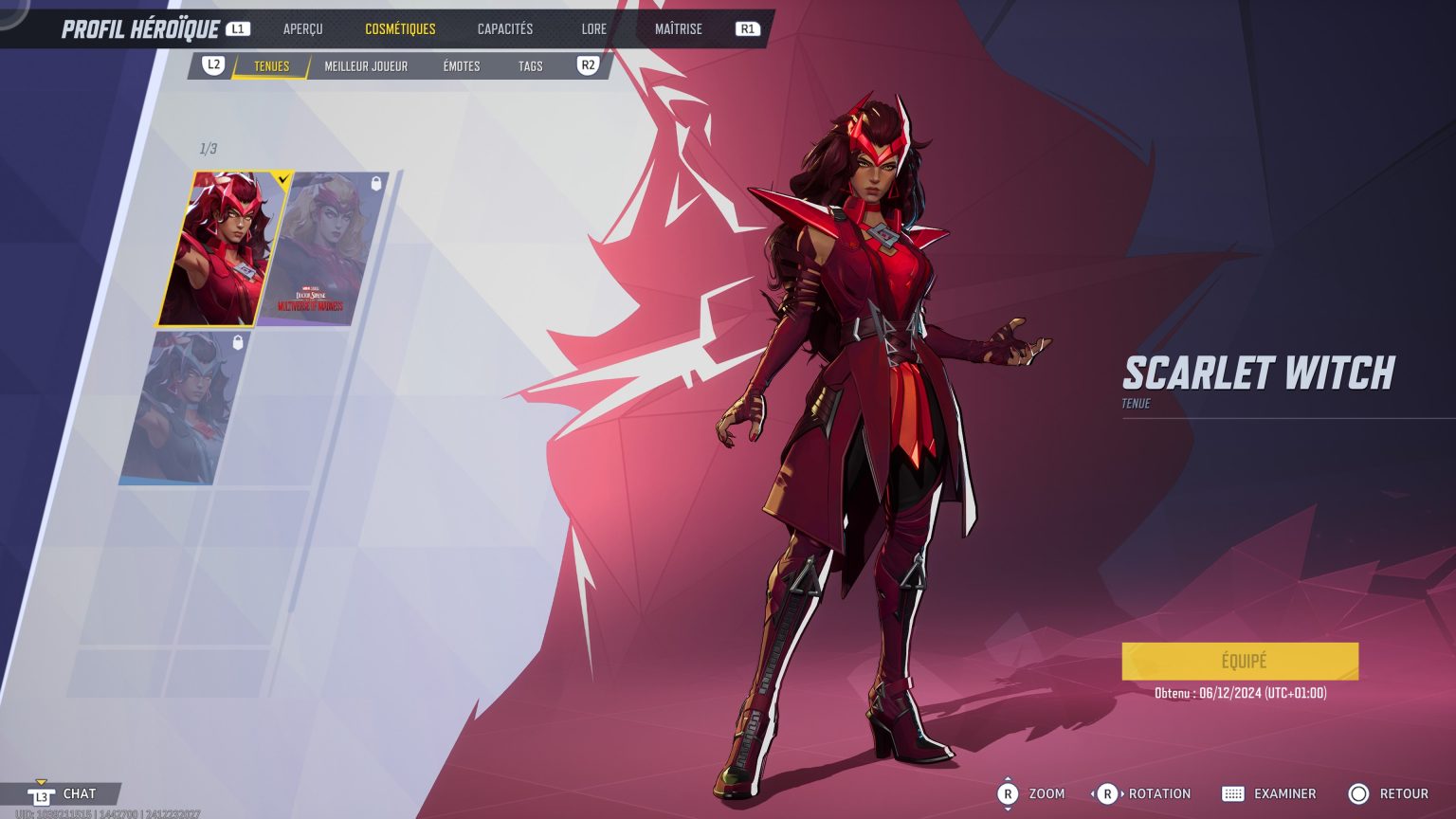Switch to the CAPACITÉS tab
This screenshot has width=1456, height=819.
504,28
